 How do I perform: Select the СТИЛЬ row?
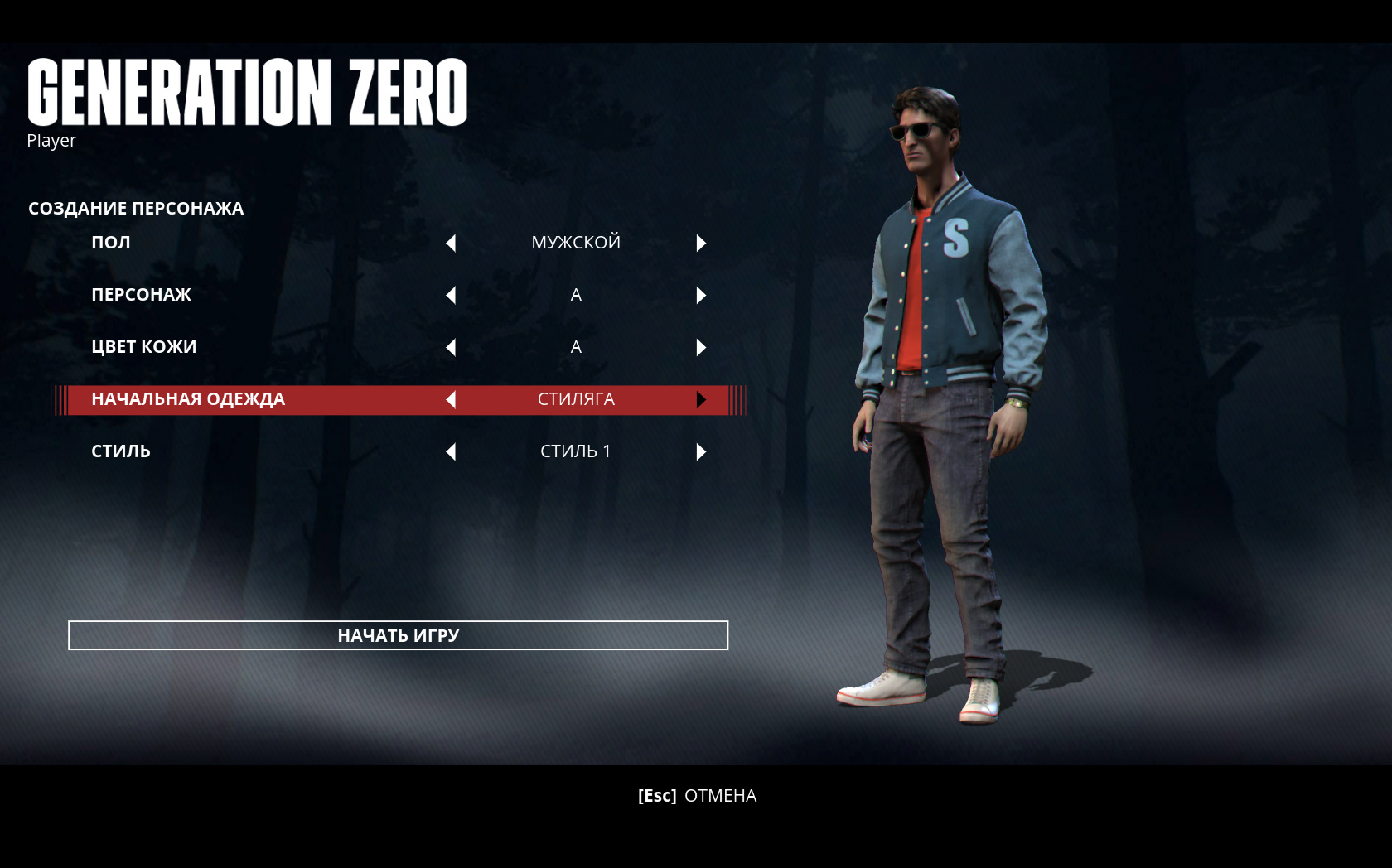point(121,451)
